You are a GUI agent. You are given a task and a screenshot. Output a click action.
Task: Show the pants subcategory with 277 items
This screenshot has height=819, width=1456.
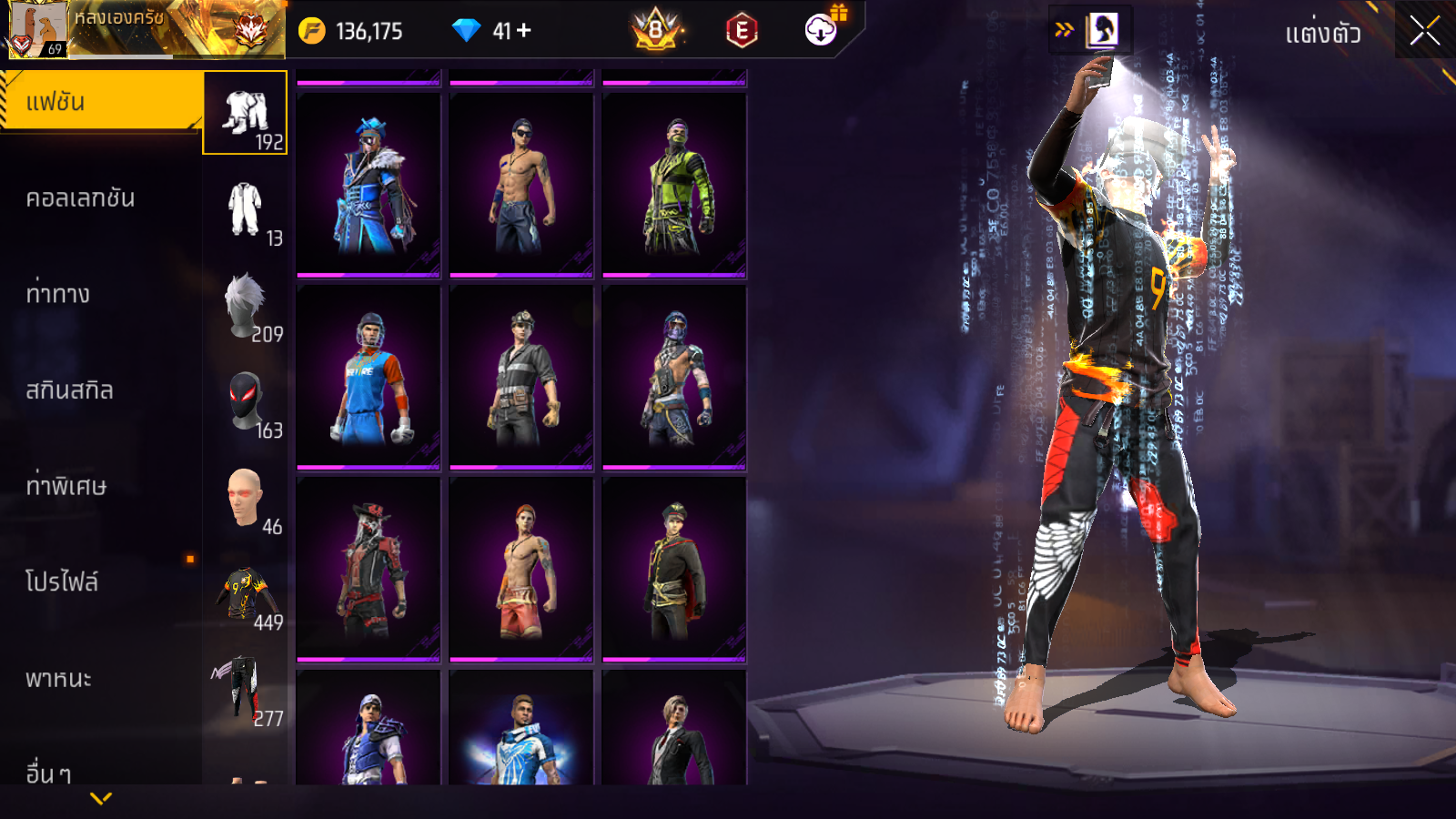click(x=246, y=691)
